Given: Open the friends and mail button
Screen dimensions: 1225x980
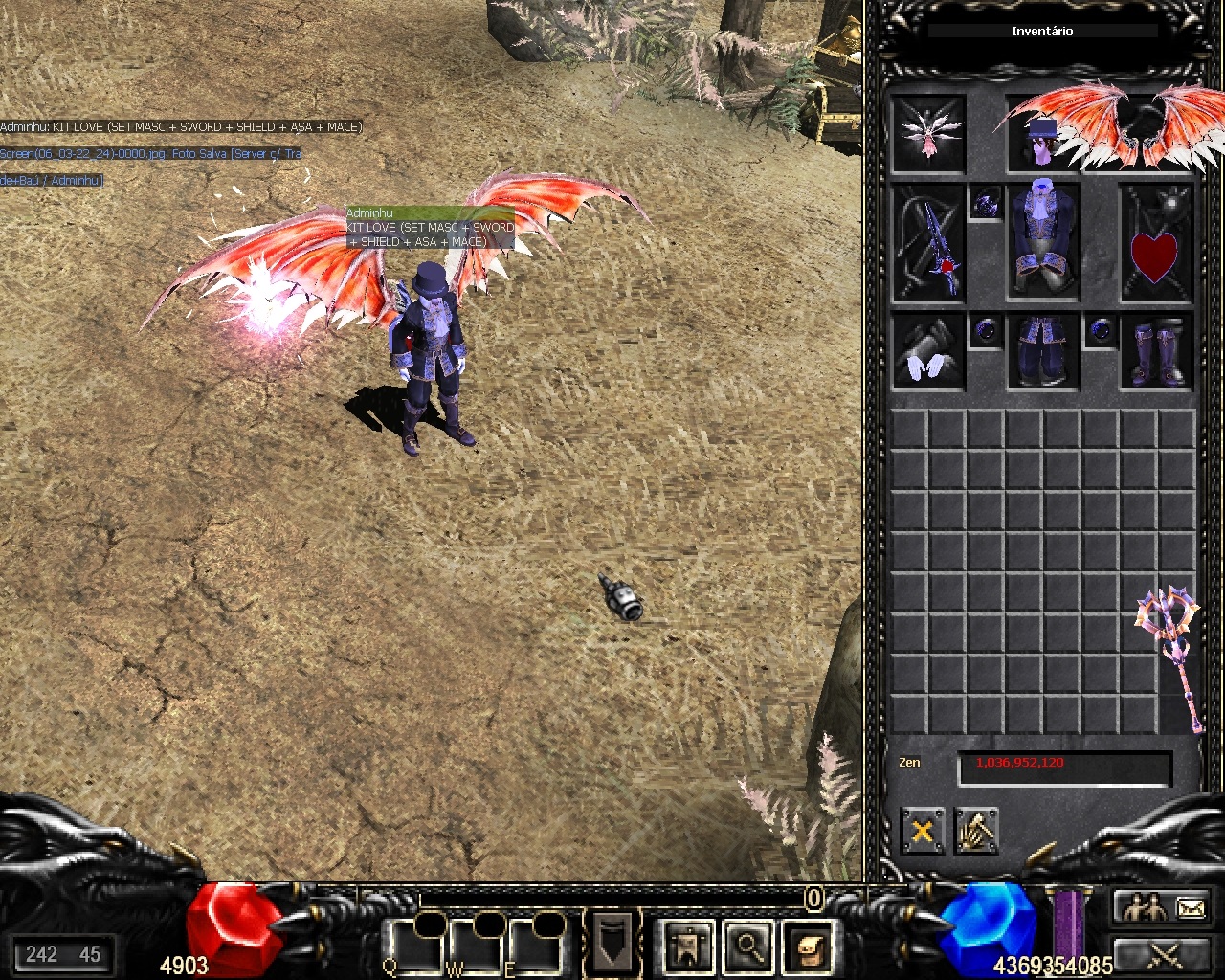Looking at the screenshot, I should coord(1163,907).
